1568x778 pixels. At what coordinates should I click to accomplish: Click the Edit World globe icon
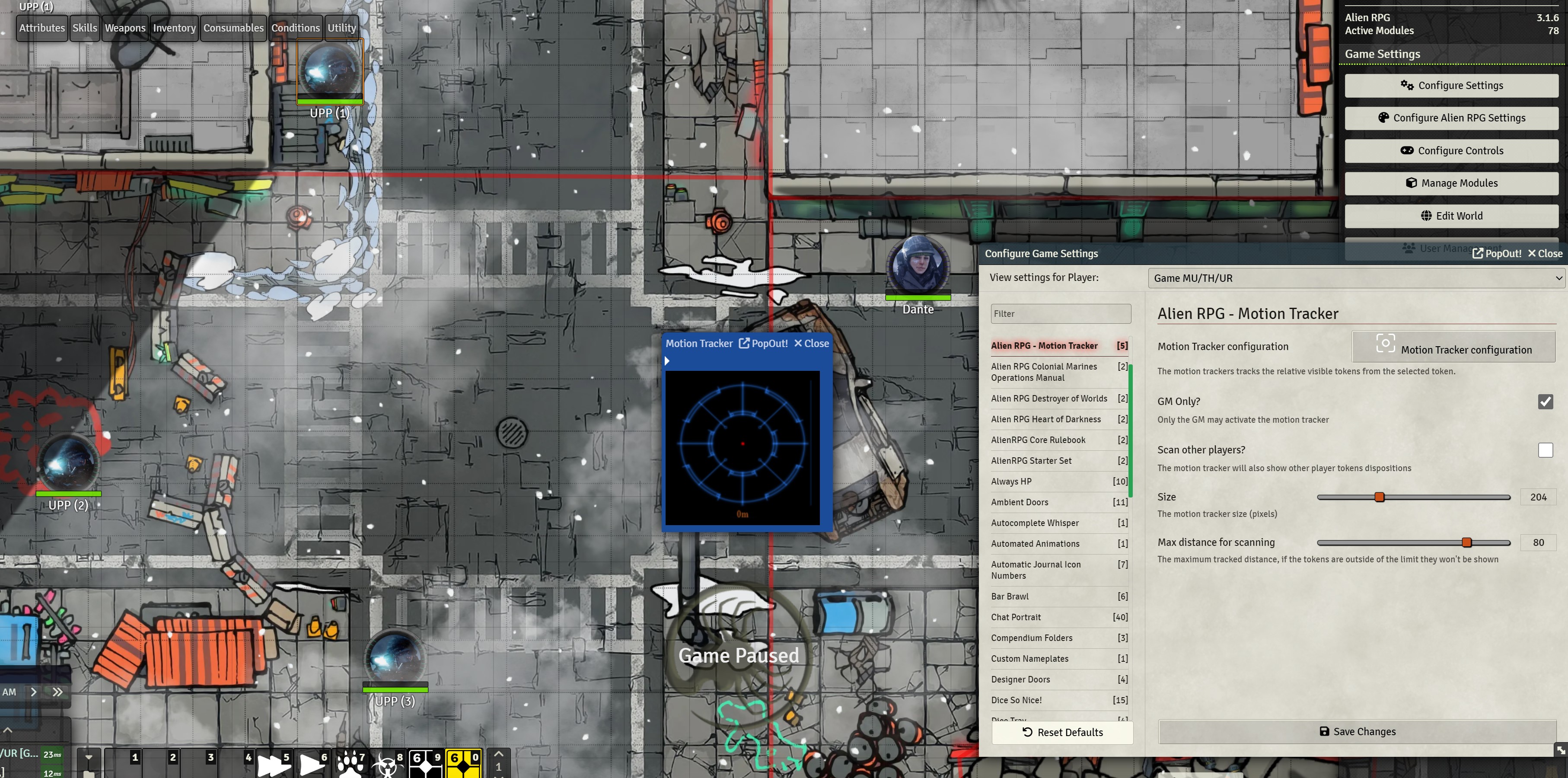[1452, 216]
